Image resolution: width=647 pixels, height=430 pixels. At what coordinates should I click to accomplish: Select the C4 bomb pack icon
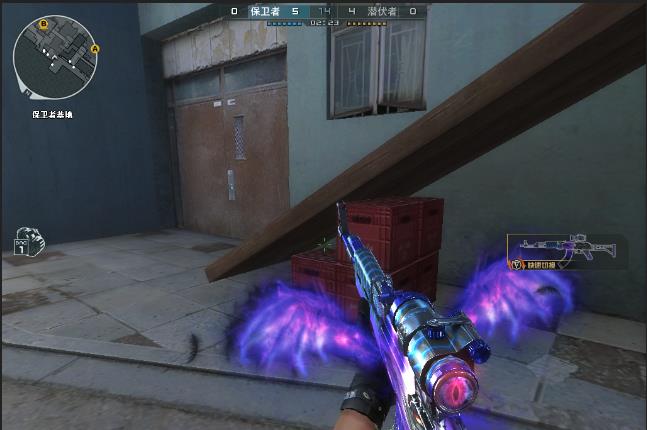point(24,243)
